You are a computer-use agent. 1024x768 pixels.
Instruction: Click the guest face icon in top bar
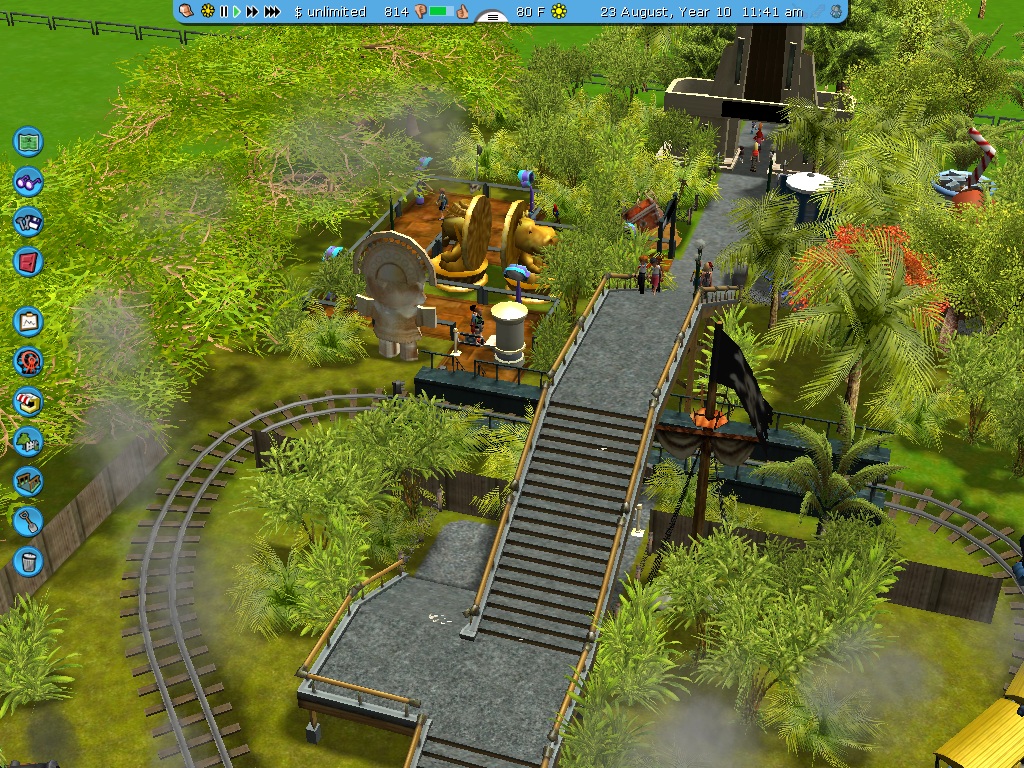187,11
